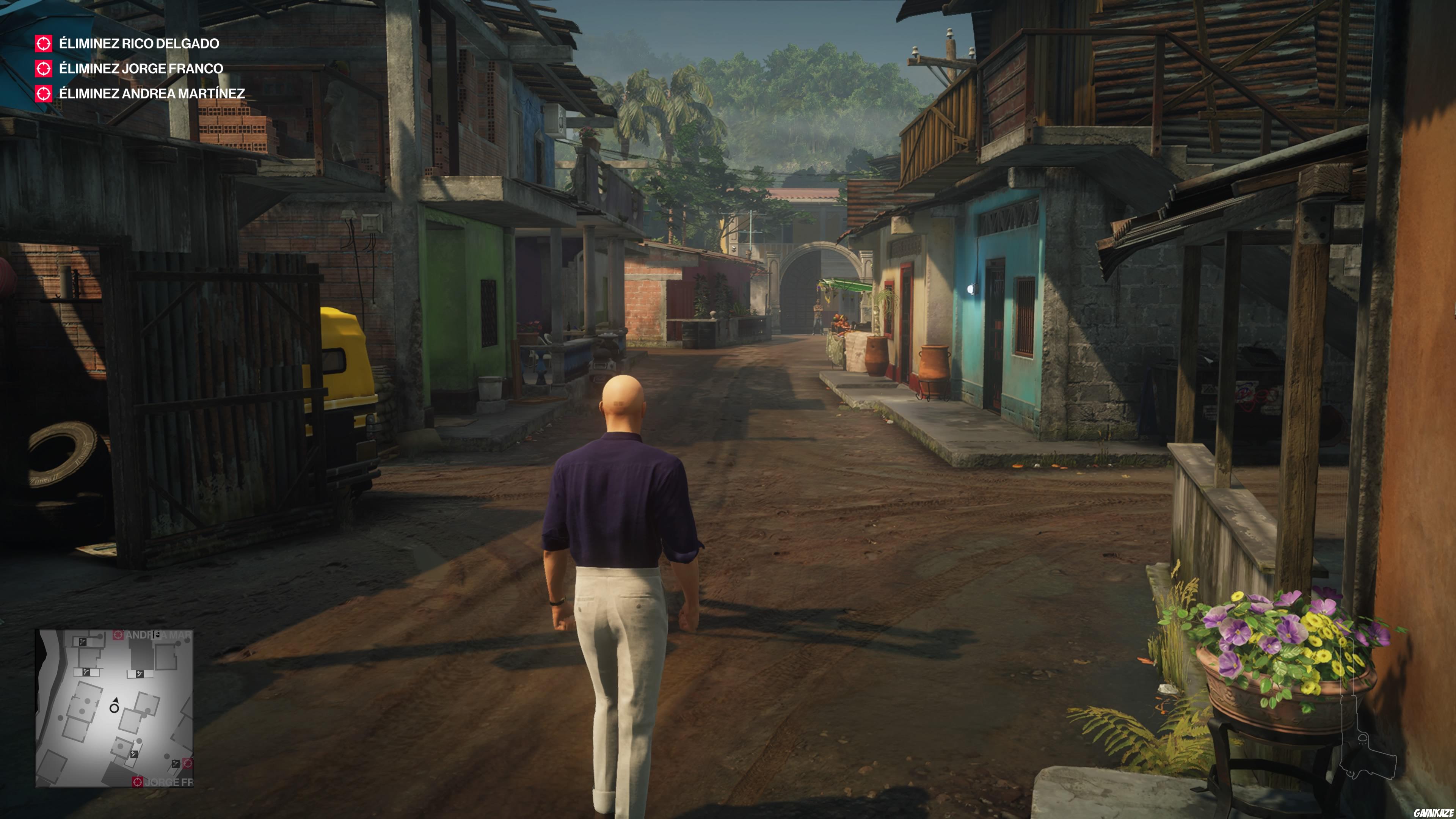Select the Andrea Martínez marker atop the minimap
This screenshot has height=819, width=1456.
coord(118,634)
